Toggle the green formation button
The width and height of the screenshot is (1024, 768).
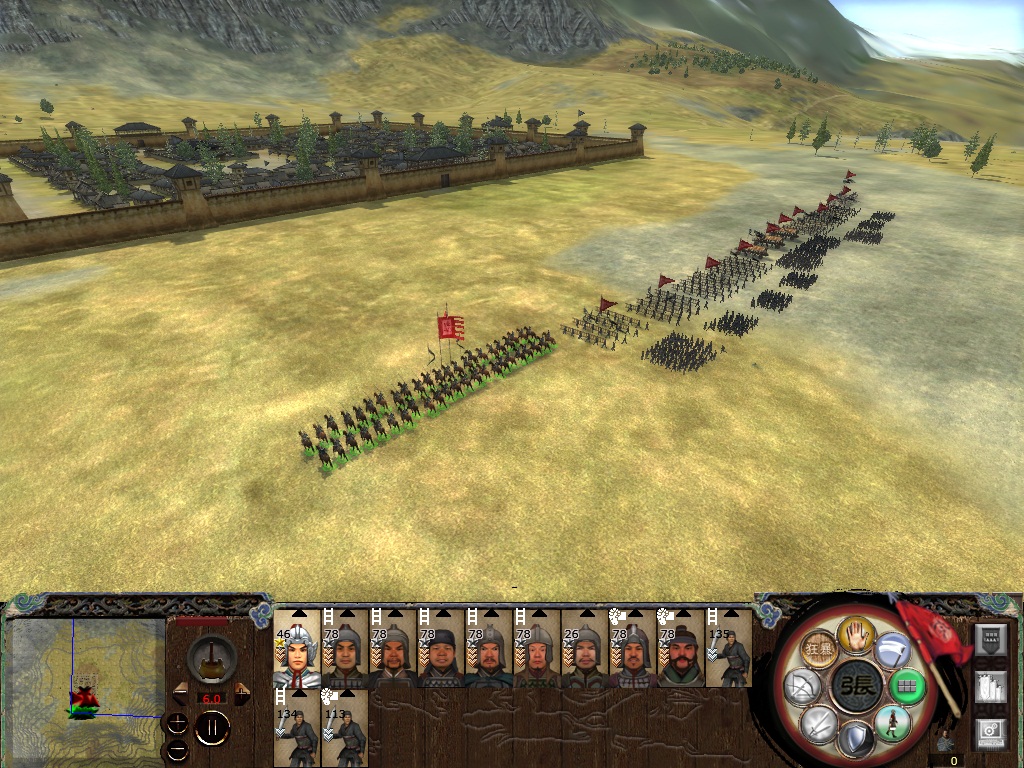pos(907,687)
